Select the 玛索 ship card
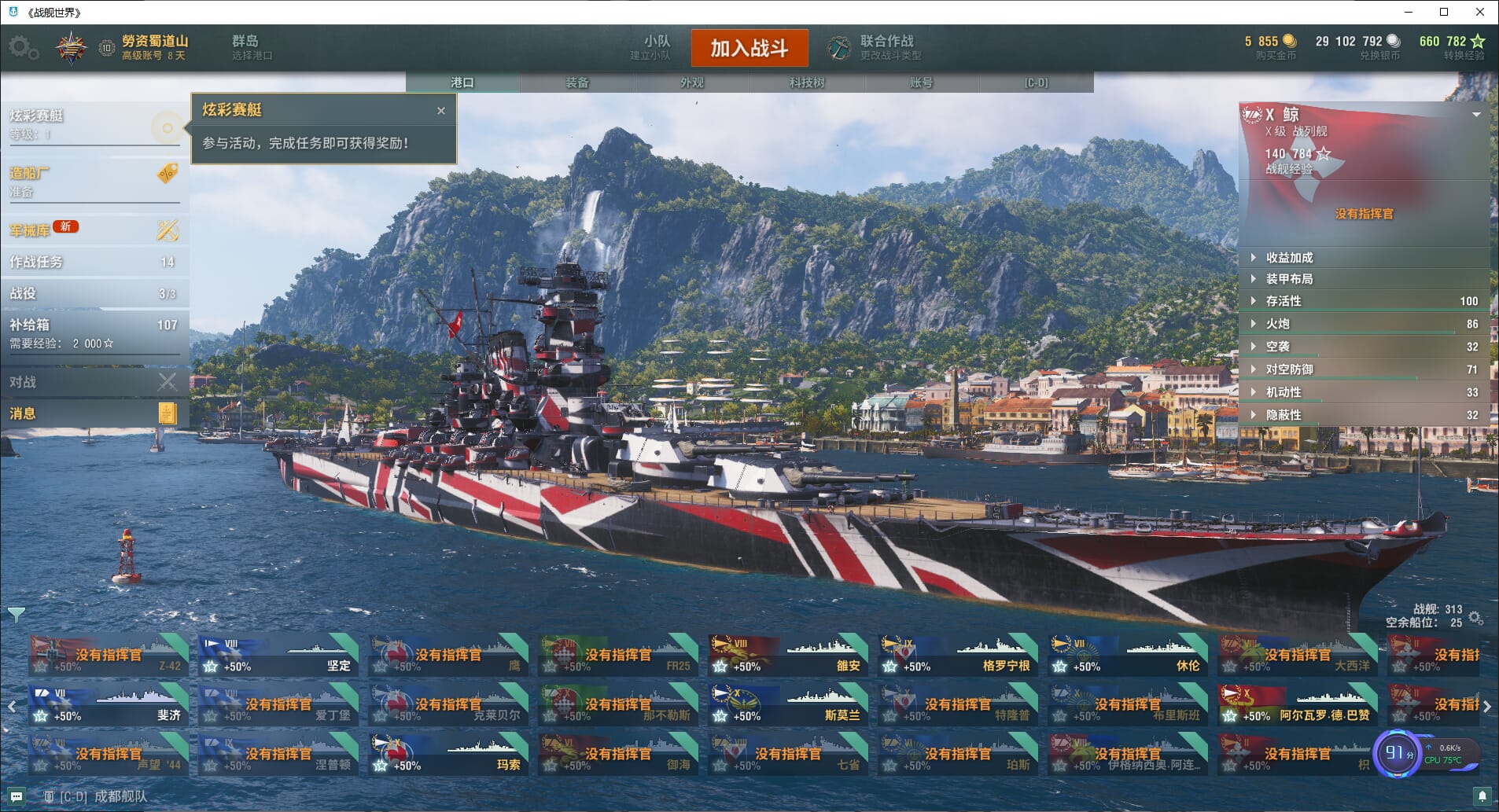 click(447, 755)
